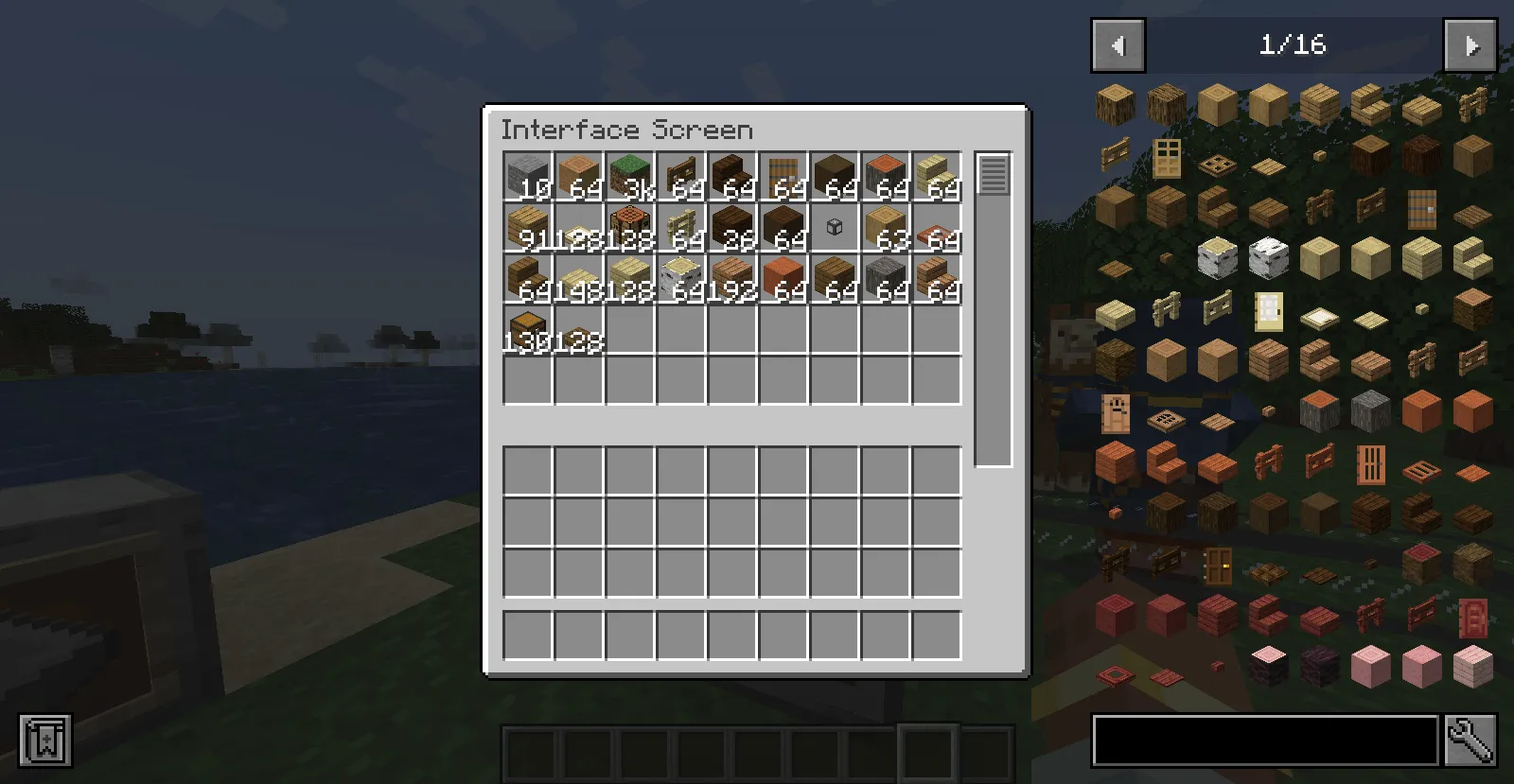This screenshot has height=784, width=1514.
Task: Click the scrollbar in the Interface Screen
Action: (992, 175)
